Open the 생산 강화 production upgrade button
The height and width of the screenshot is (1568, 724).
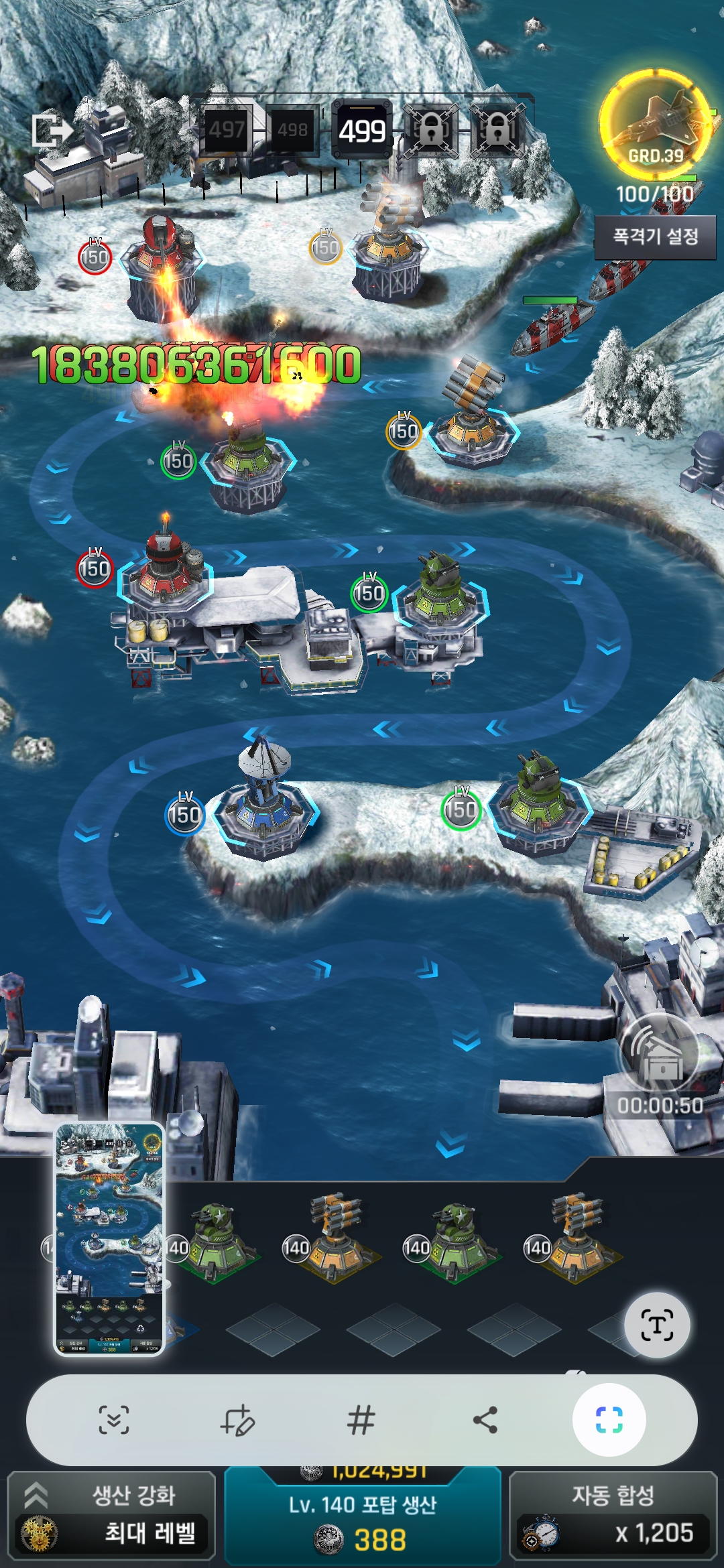pos(111,1514)
